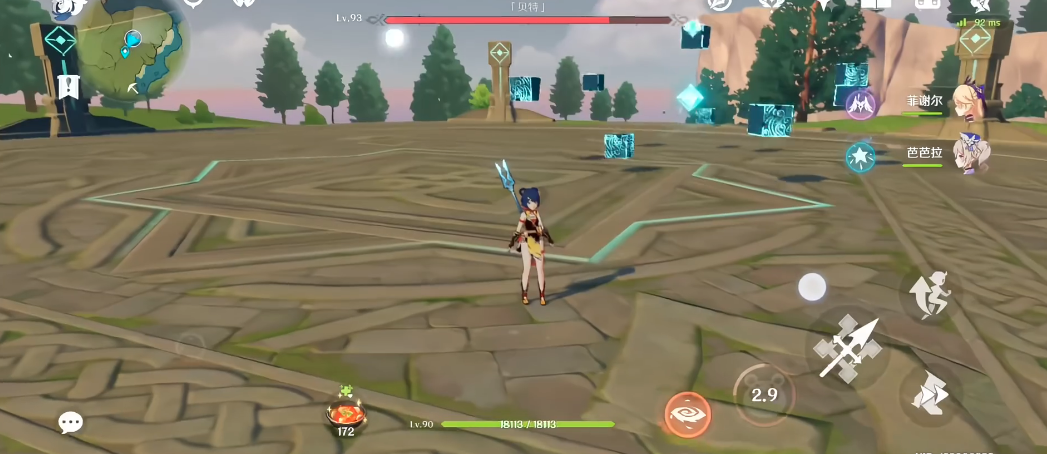Trigger 芭芭拉's teal star burst icon
Screen dimensions: 1047x454
point(860,156)
